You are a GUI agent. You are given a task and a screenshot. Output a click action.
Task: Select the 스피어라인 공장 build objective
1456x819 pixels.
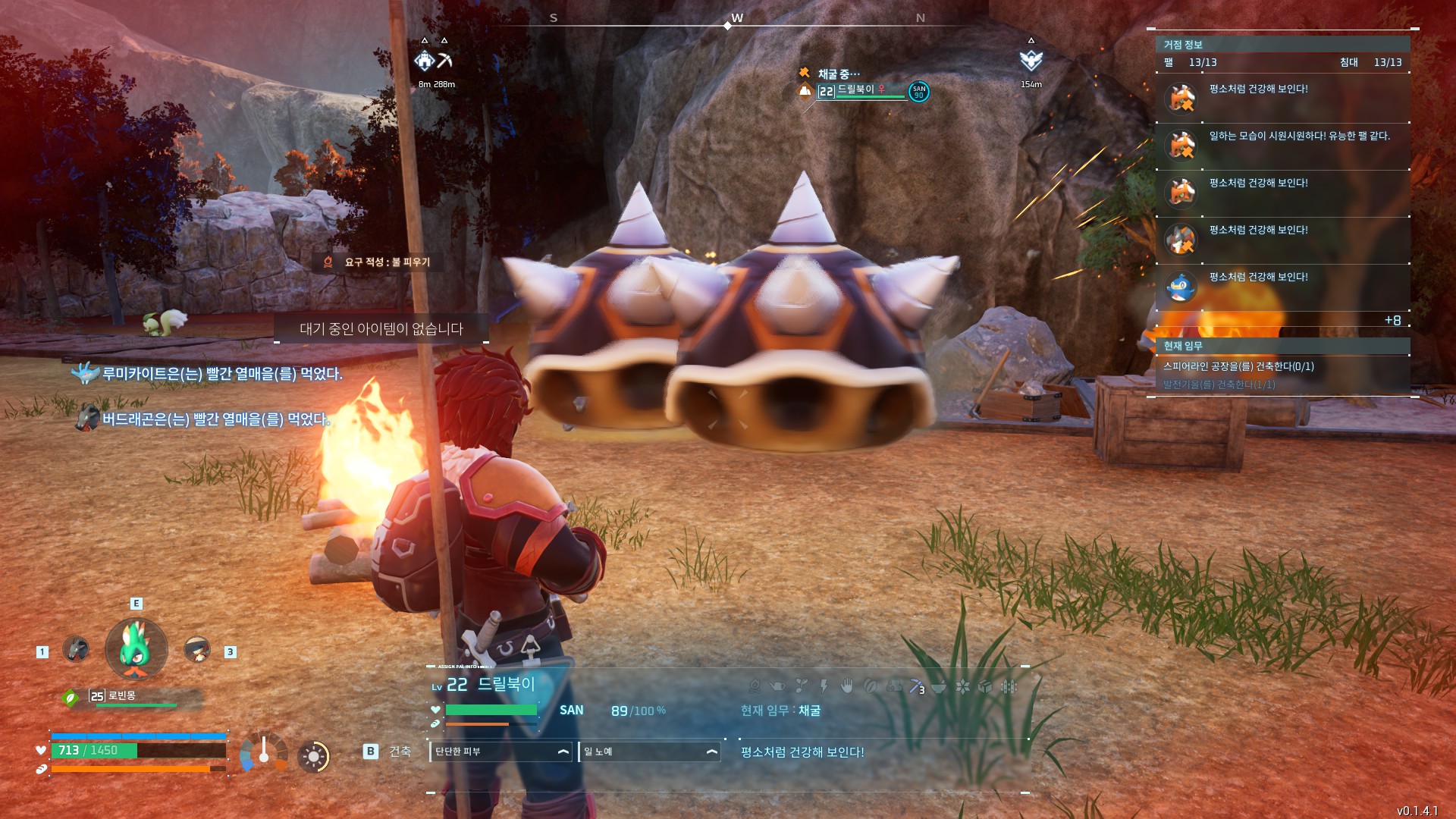point(1238,366)
